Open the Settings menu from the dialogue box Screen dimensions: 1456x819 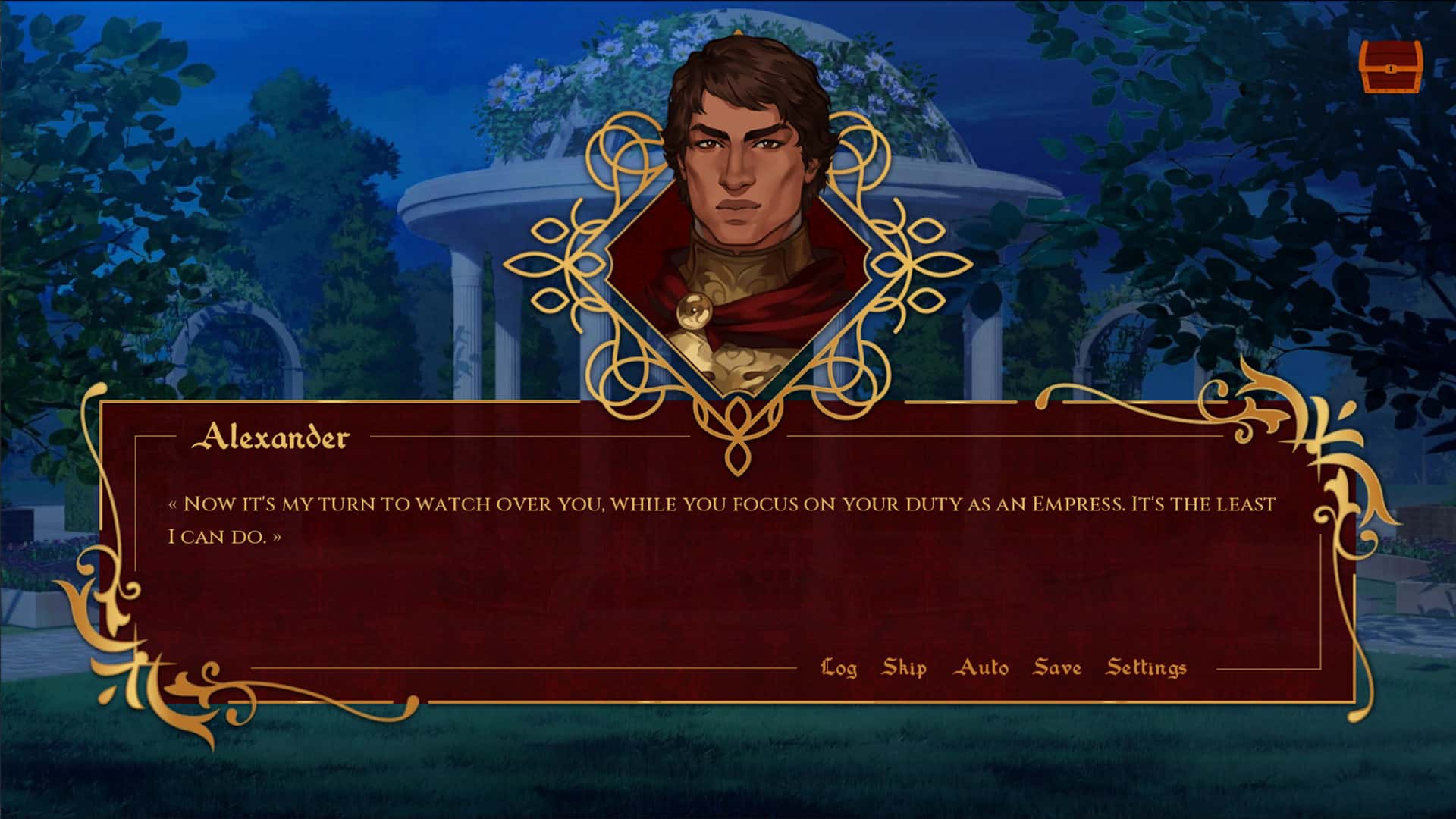1147,668
